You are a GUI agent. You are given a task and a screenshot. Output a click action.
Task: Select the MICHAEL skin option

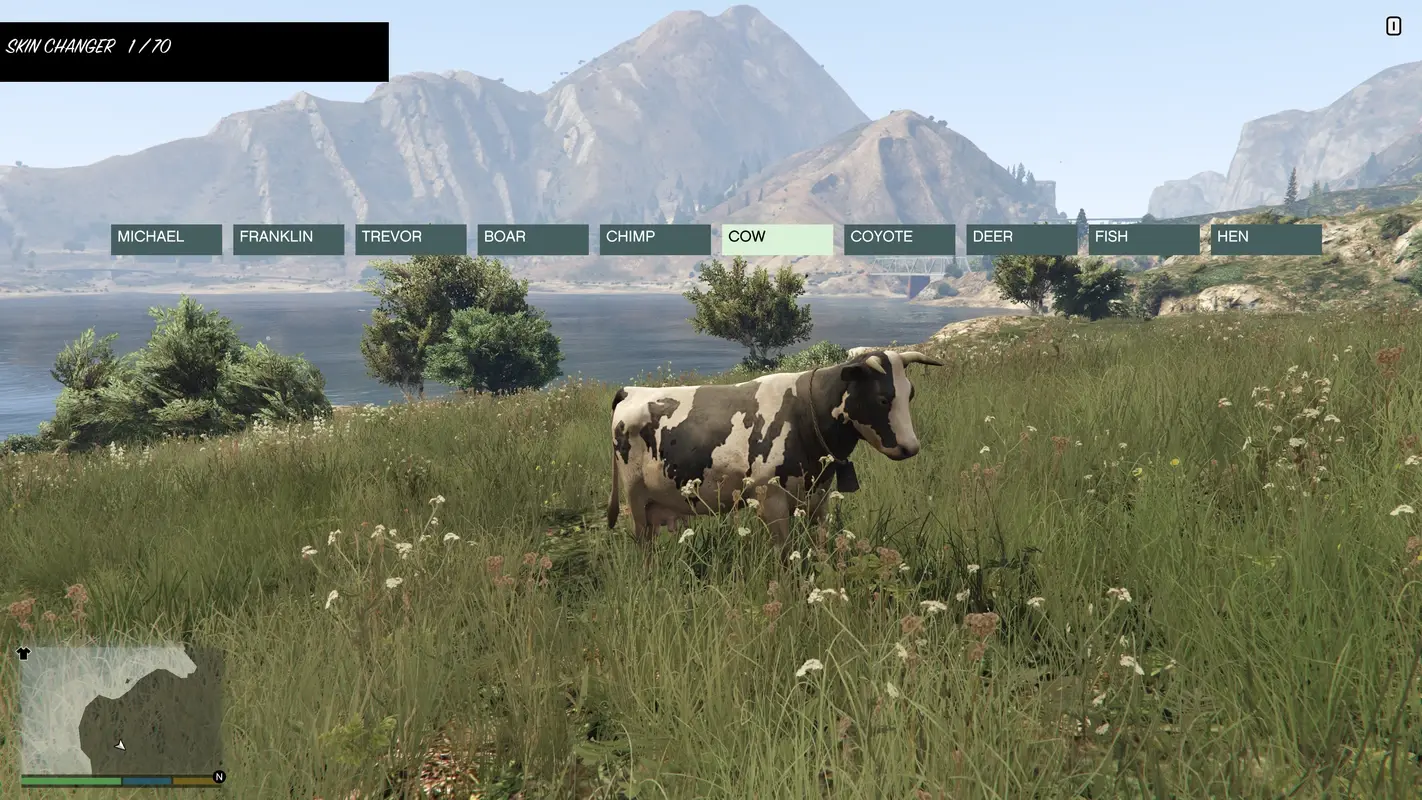(165, 237)
